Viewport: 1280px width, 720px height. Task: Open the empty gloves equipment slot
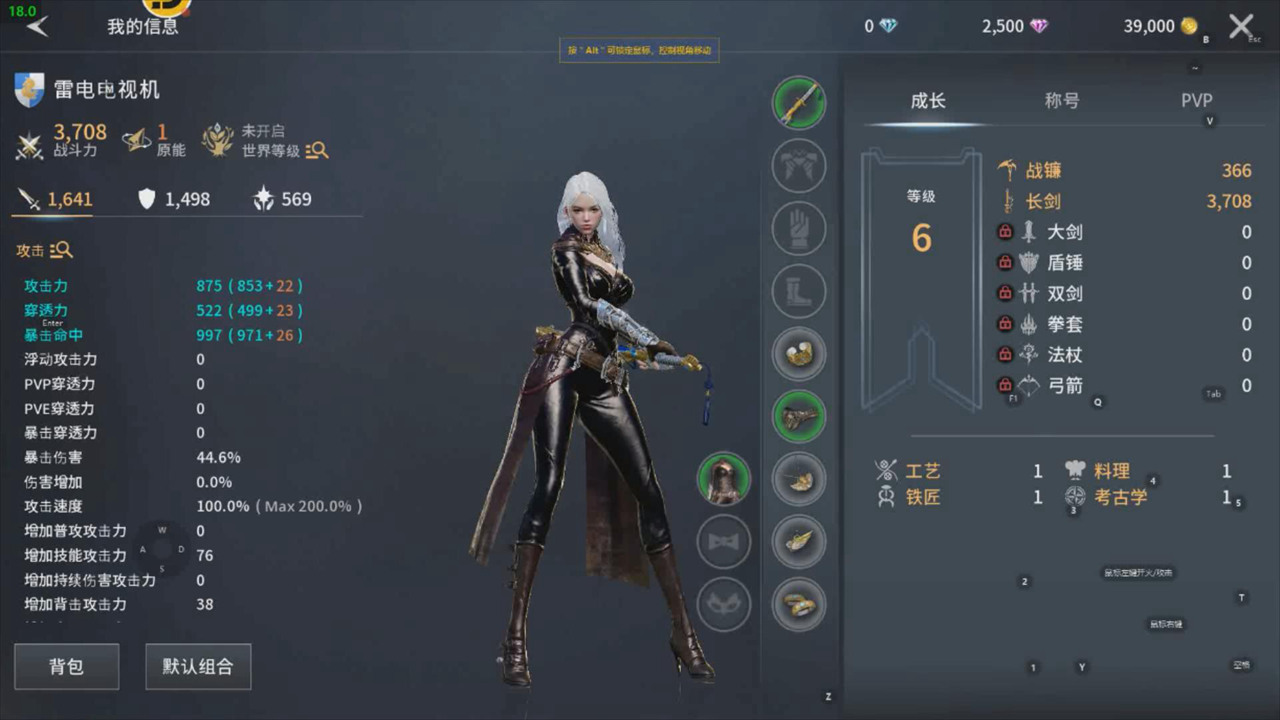[x=799, y=228]
